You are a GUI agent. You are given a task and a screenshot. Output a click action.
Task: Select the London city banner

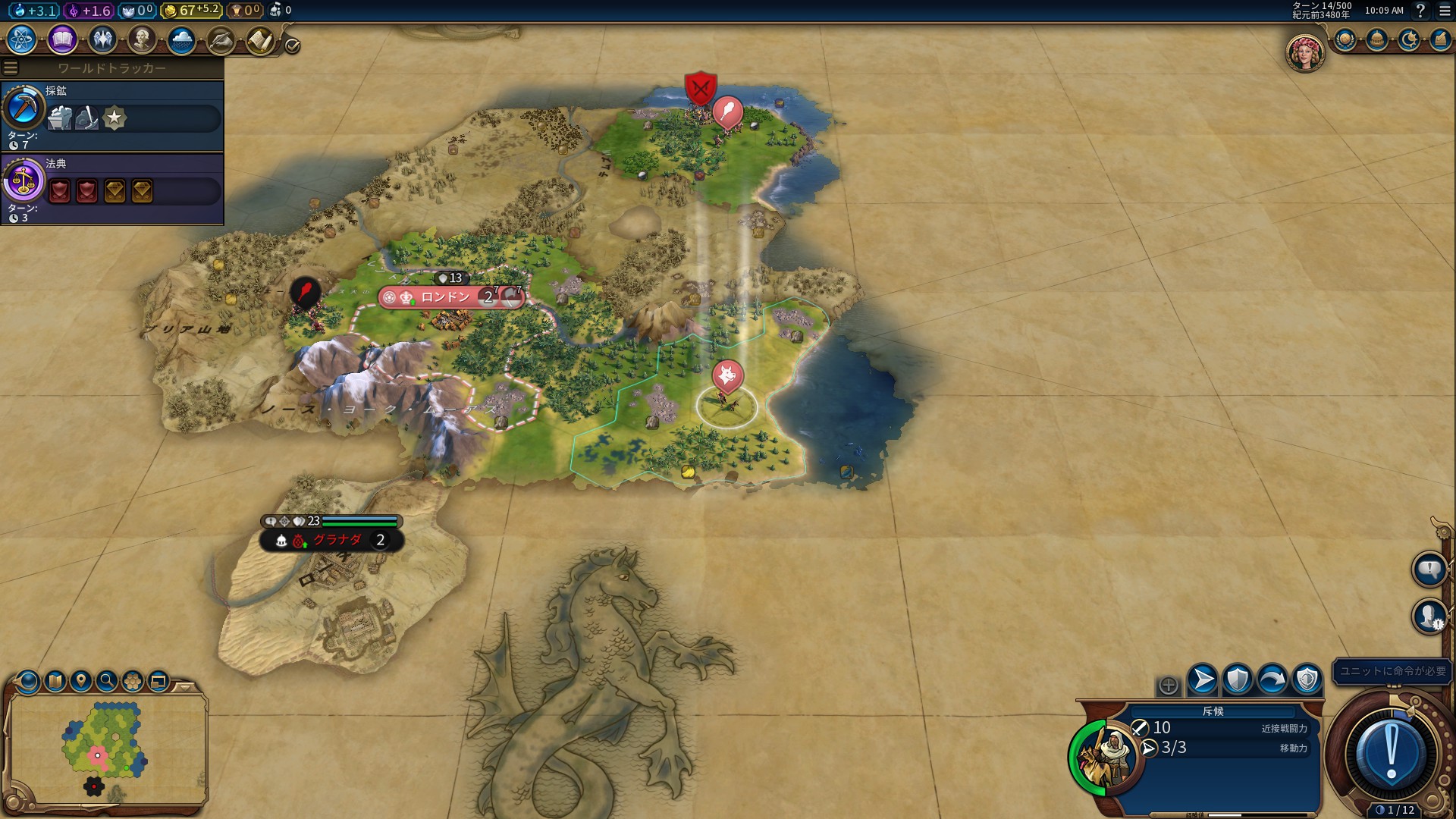click(x=446, y=297)
